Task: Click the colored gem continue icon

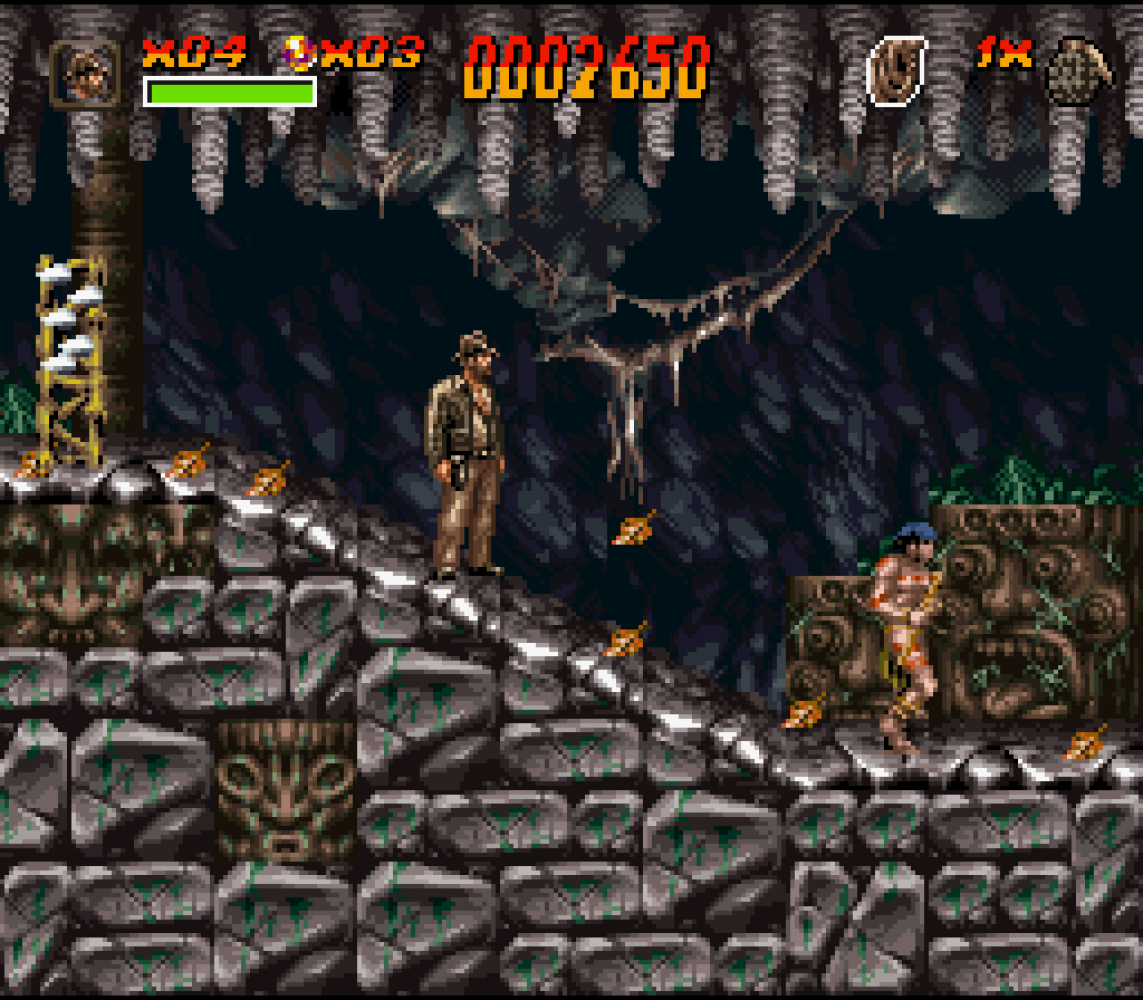Action: pyautogui.click(x=298, y=52)
